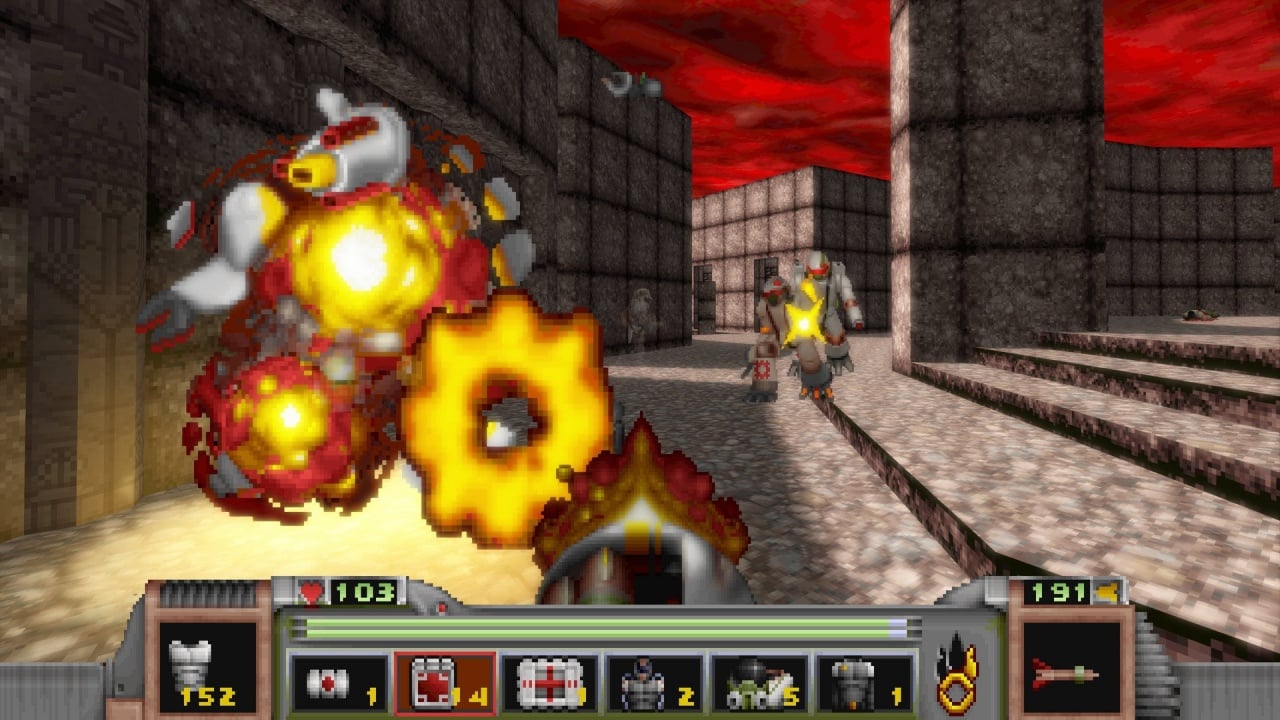The image size is (1280, 720).
Task: Click the flaming gold ring sigil icon
Action: point(959,672)
